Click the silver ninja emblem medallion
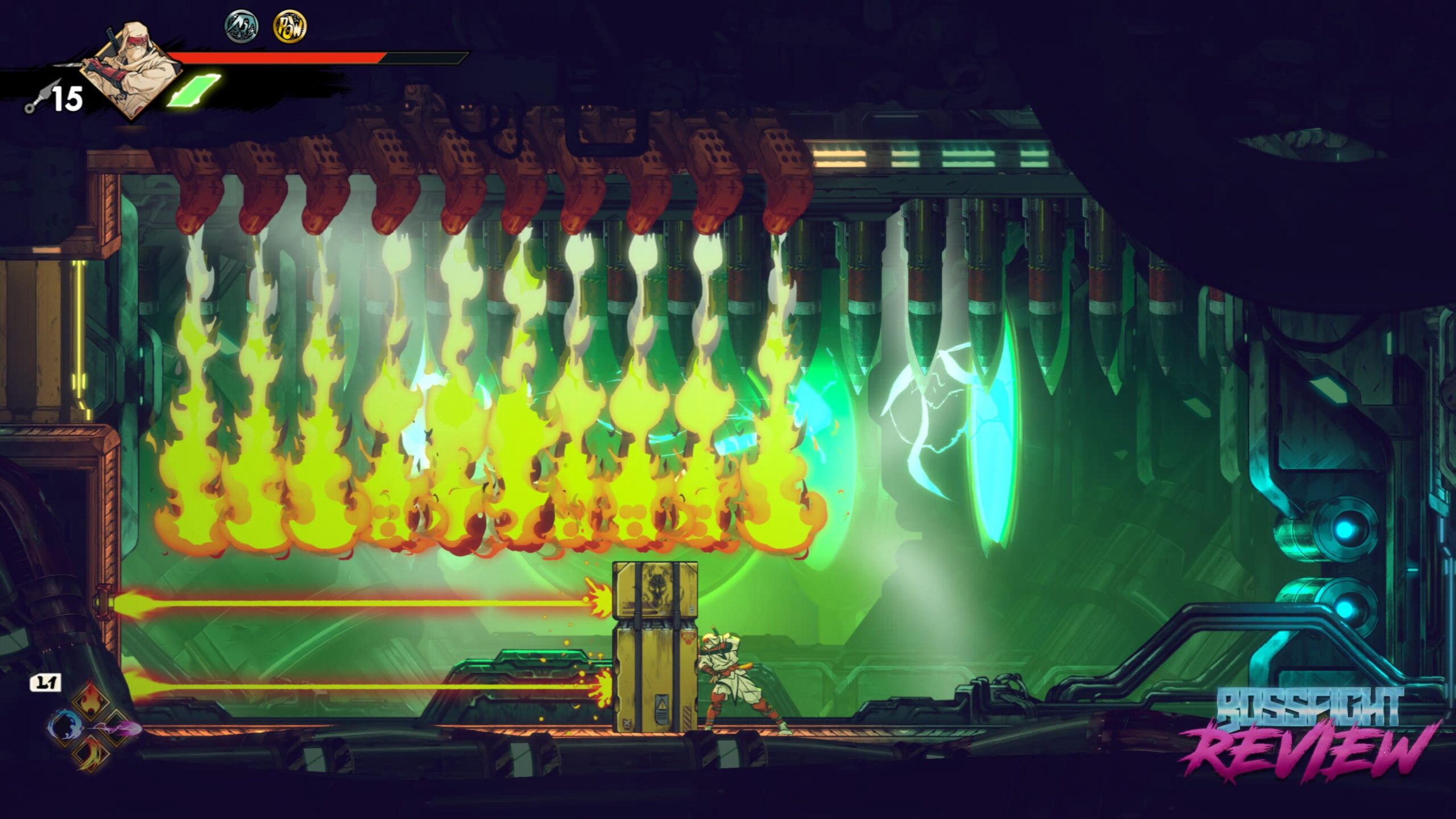The width and height of the screenshot is (1456, 819). [x=241, y=27]
